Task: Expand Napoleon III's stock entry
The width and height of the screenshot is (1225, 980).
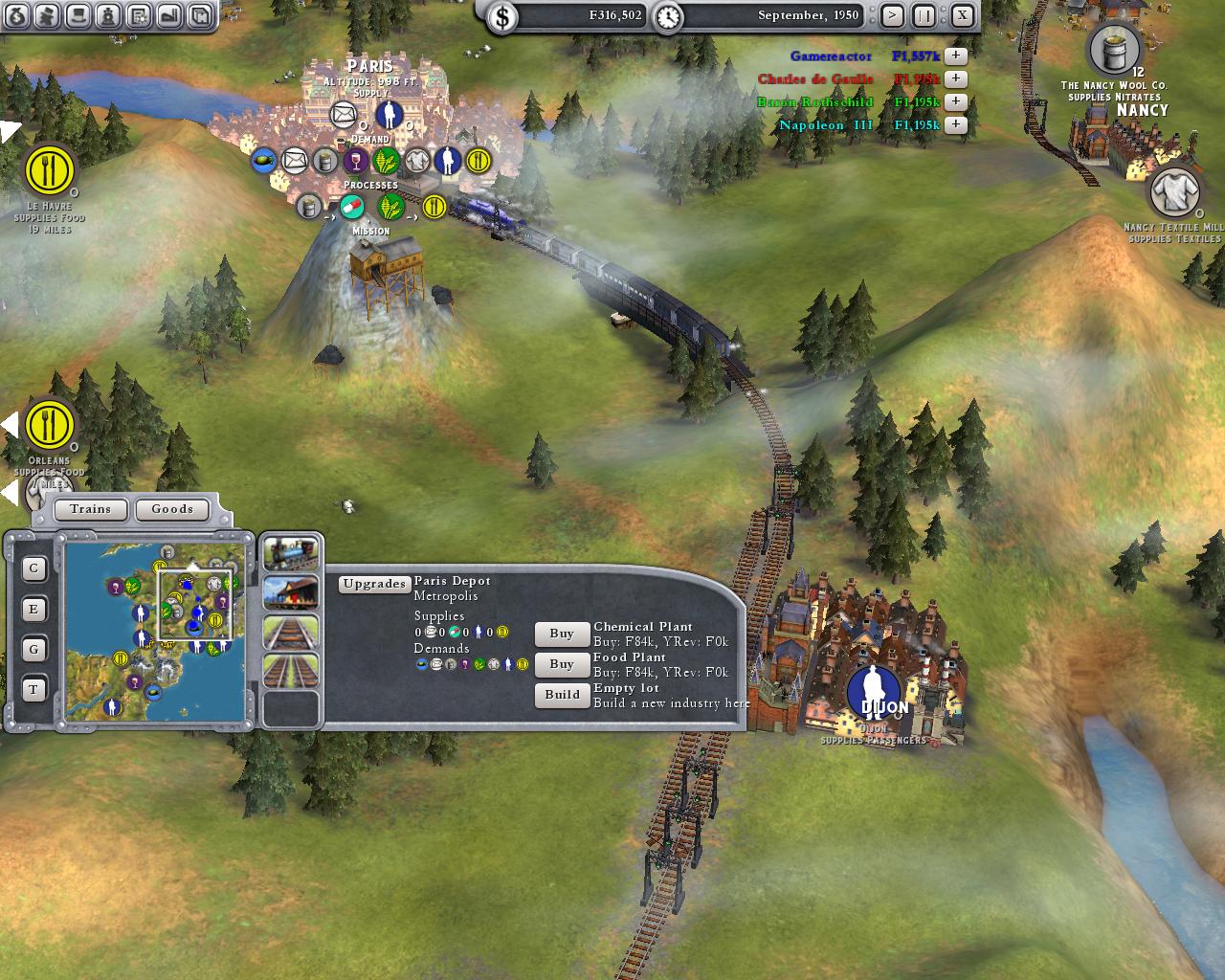Action: [954, 124]
